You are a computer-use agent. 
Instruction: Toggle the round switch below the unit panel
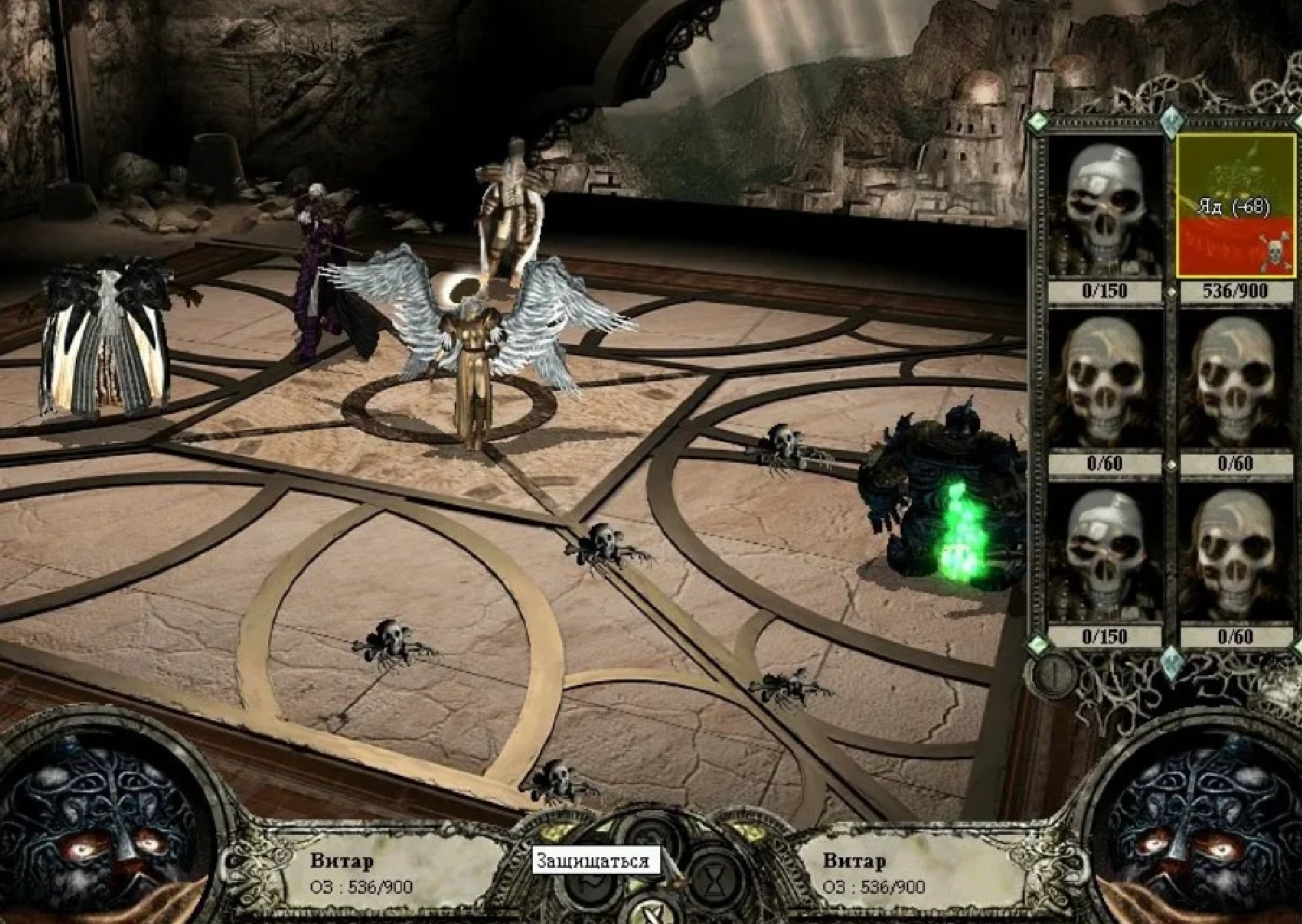click(x=1053, y=673)
